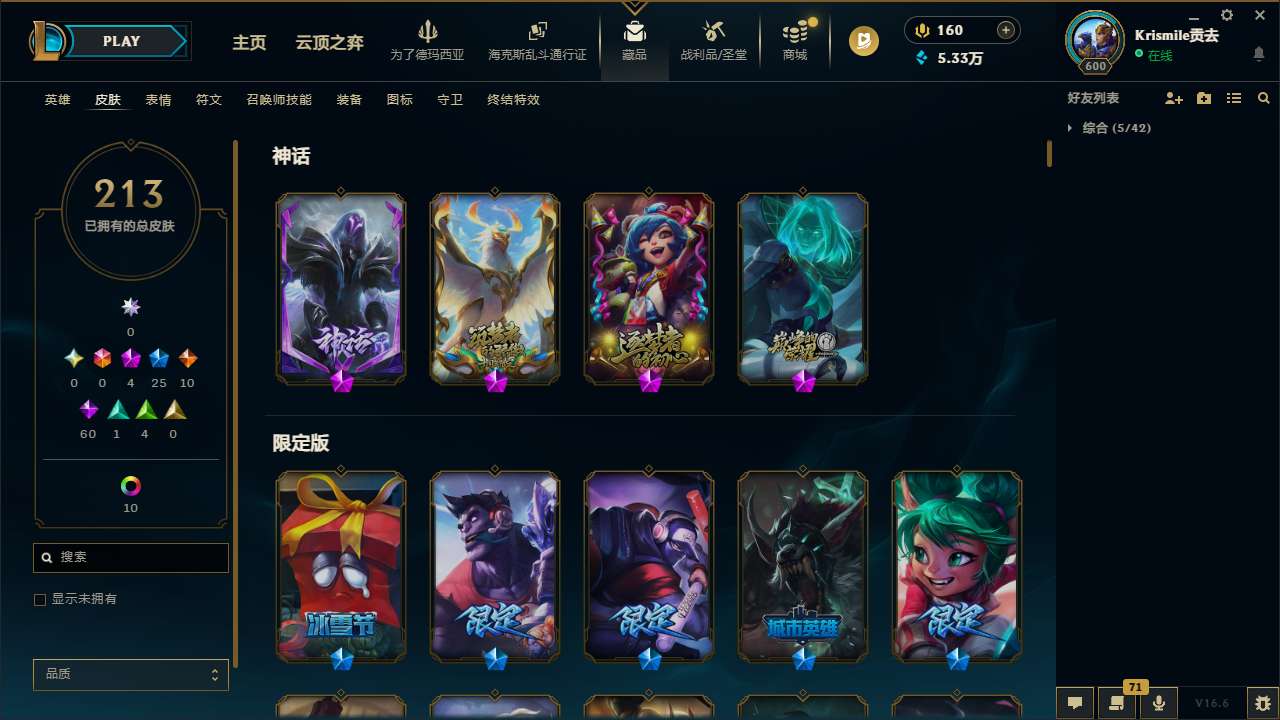Viewport: 1280px width, 720px height.
Task: Create a new friend group with folder icon
Action: (x=1203, y=98)
